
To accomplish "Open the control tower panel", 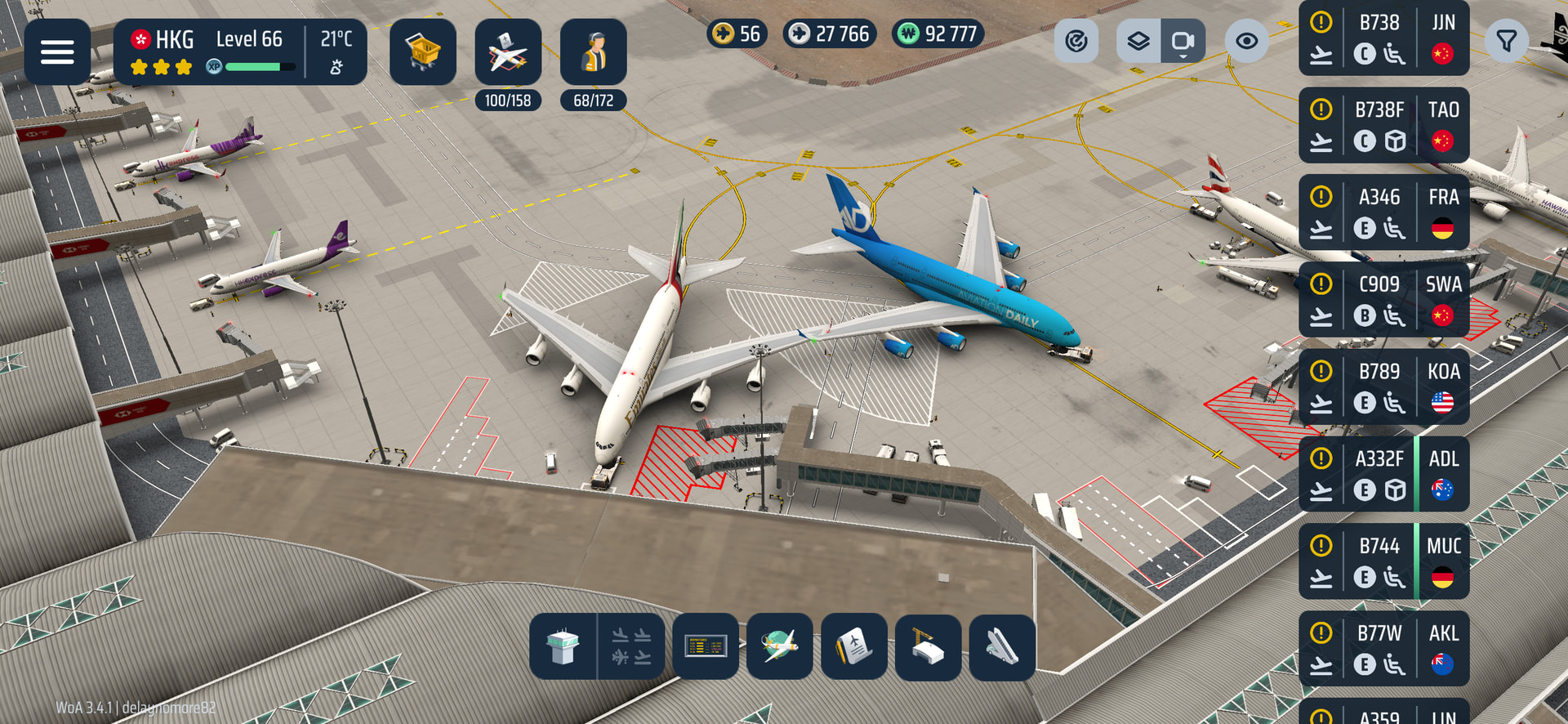I will 563,646.
